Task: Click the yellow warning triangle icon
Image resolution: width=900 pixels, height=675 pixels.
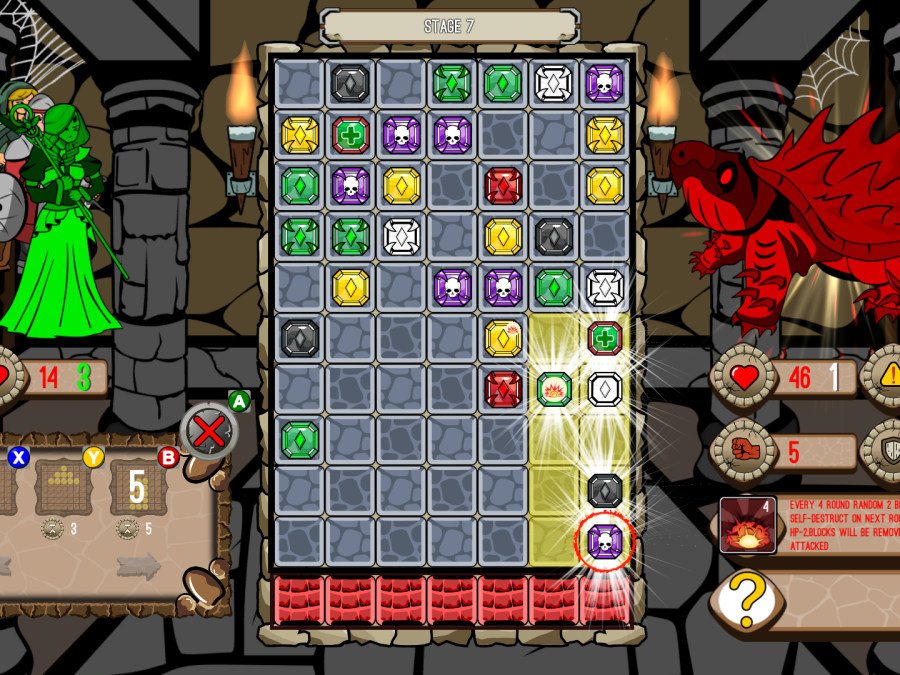Action: point(885,377)
